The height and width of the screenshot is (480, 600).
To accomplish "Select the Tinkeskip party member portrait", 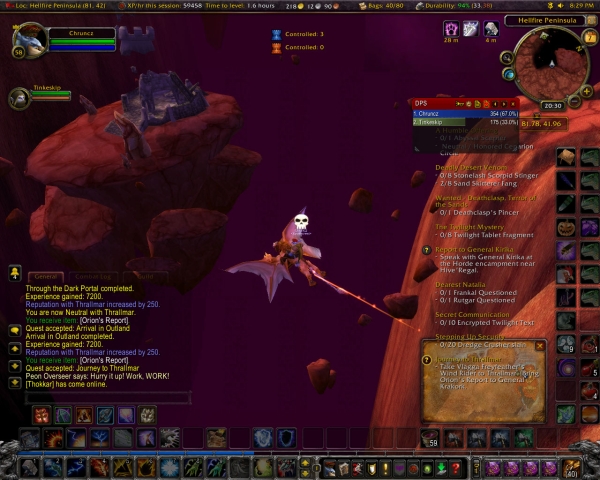I will [x=20, y=98].
